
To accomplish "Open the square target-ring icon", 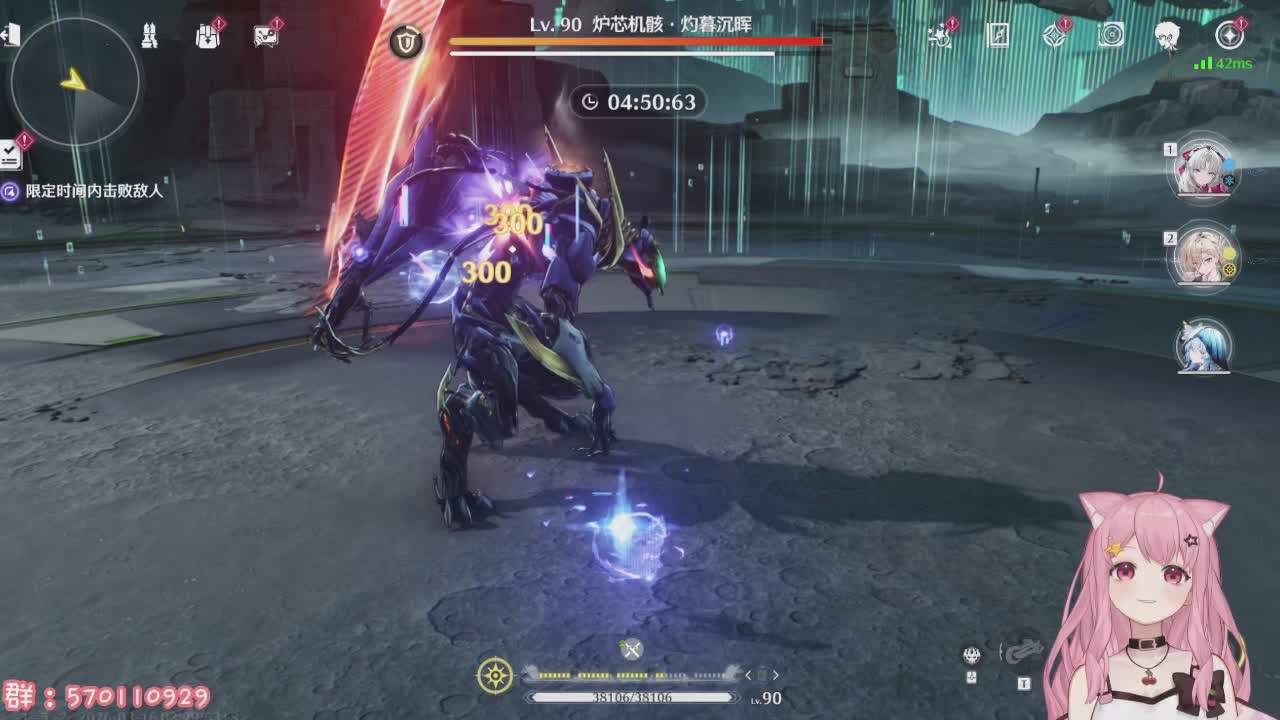I will point(1111,36).
